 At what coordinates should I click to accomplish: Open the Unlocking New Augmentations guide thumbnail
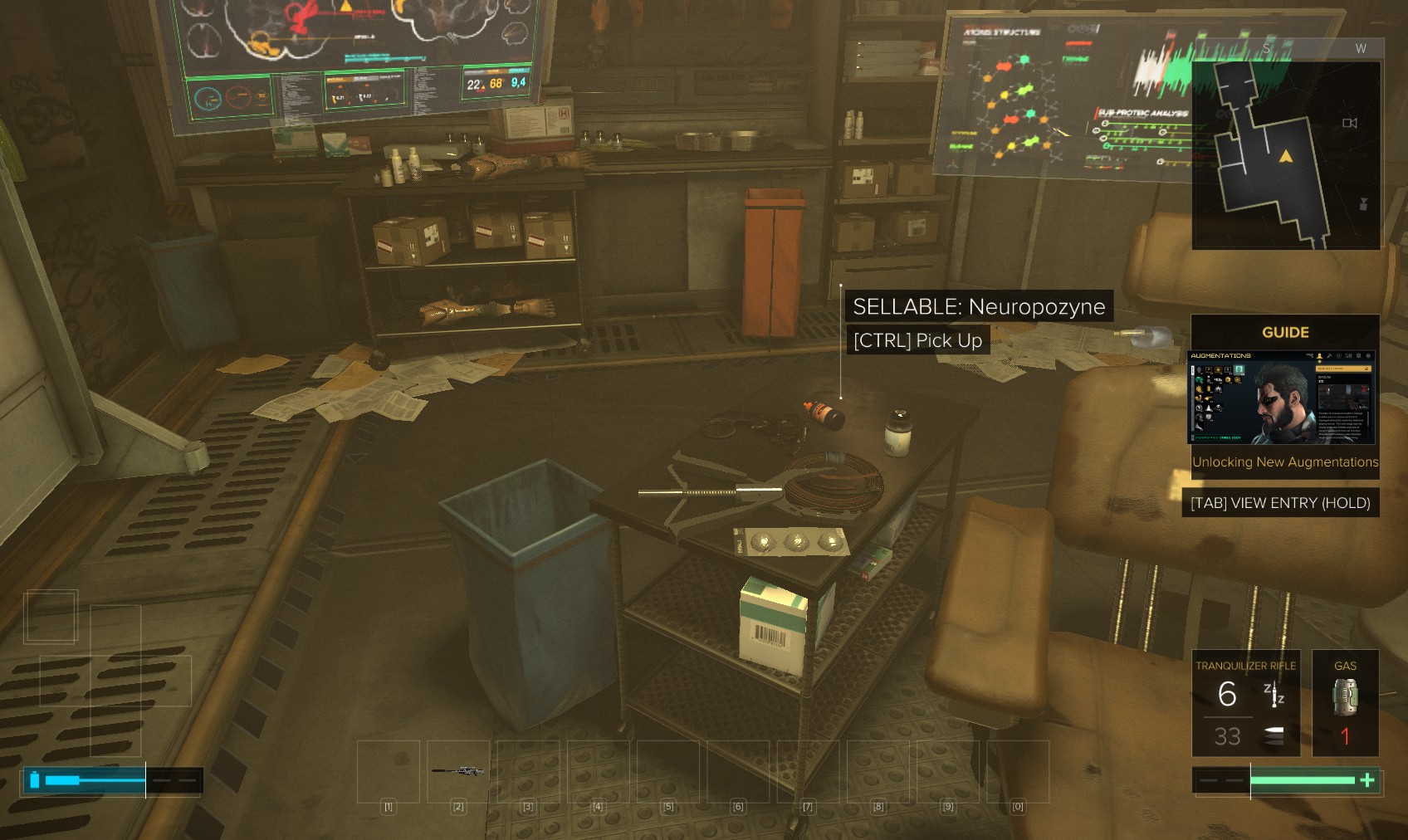pyautogui.click(x=1282, y=398)
